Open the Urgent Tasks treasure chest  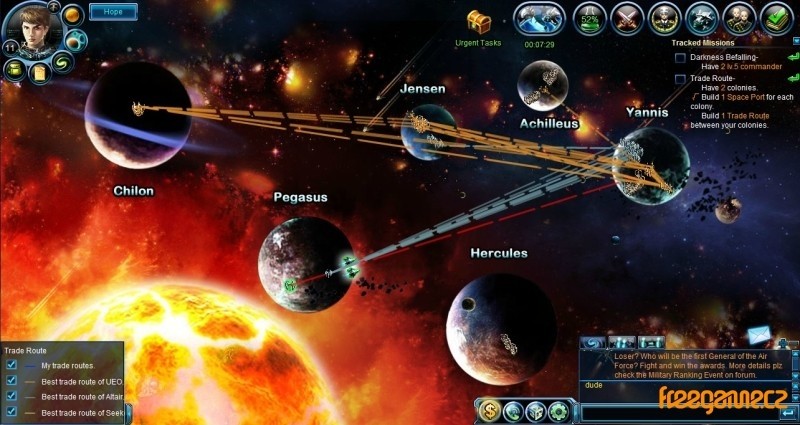479,21
